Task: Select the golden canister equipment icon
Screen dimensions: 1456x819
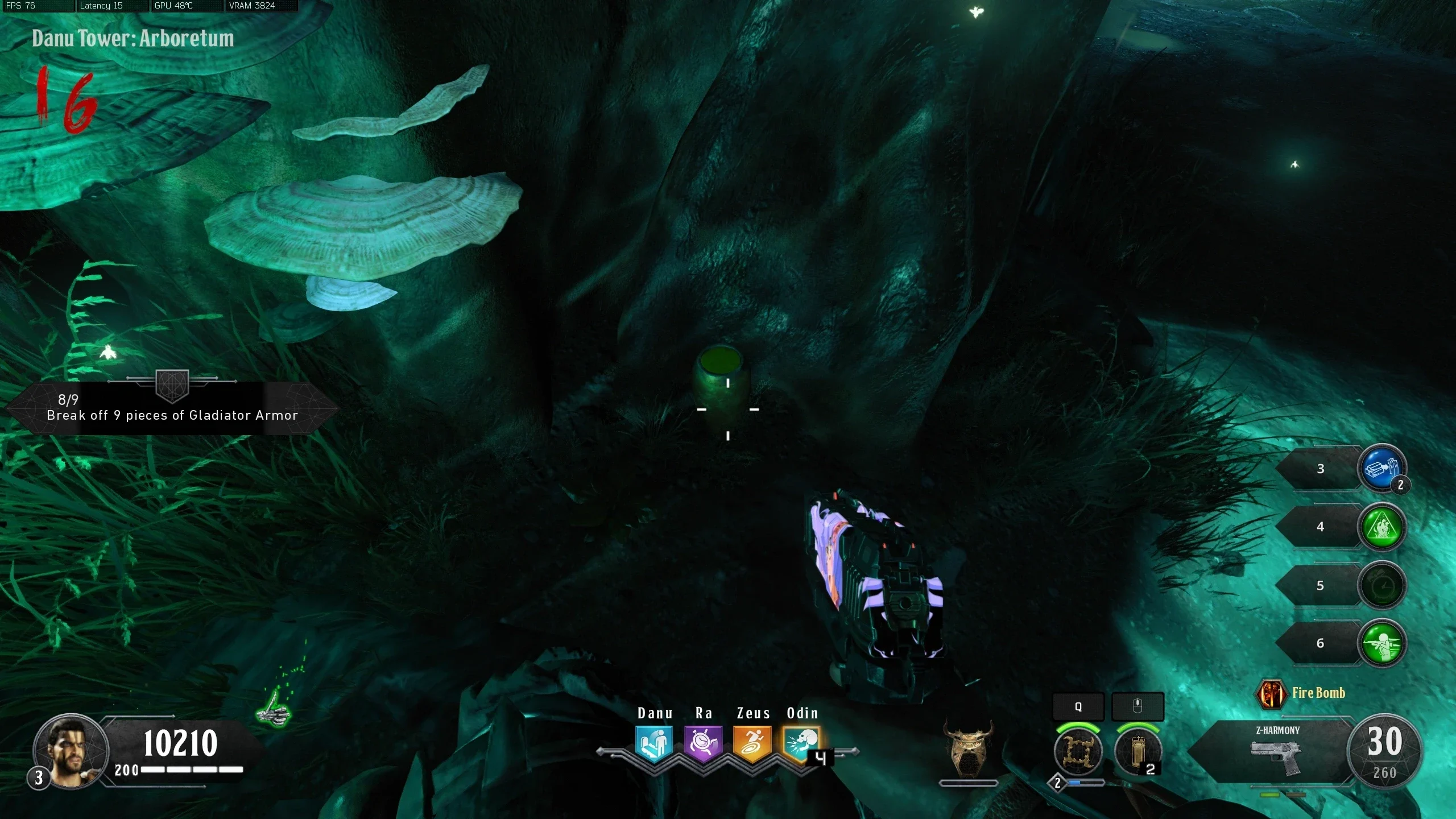Action: tap(1137, 751)
